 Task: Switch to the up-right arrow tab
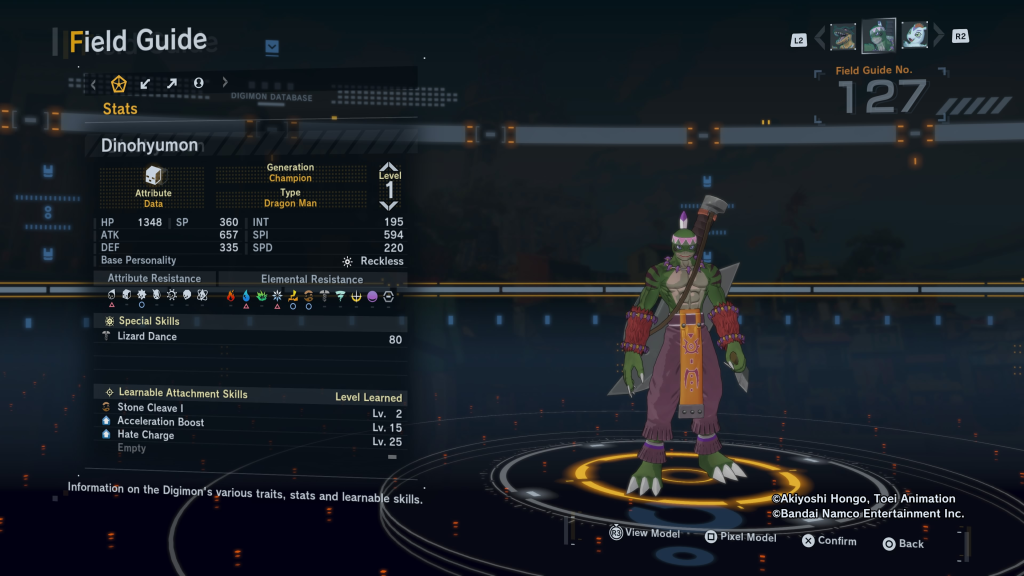(171, 83)
